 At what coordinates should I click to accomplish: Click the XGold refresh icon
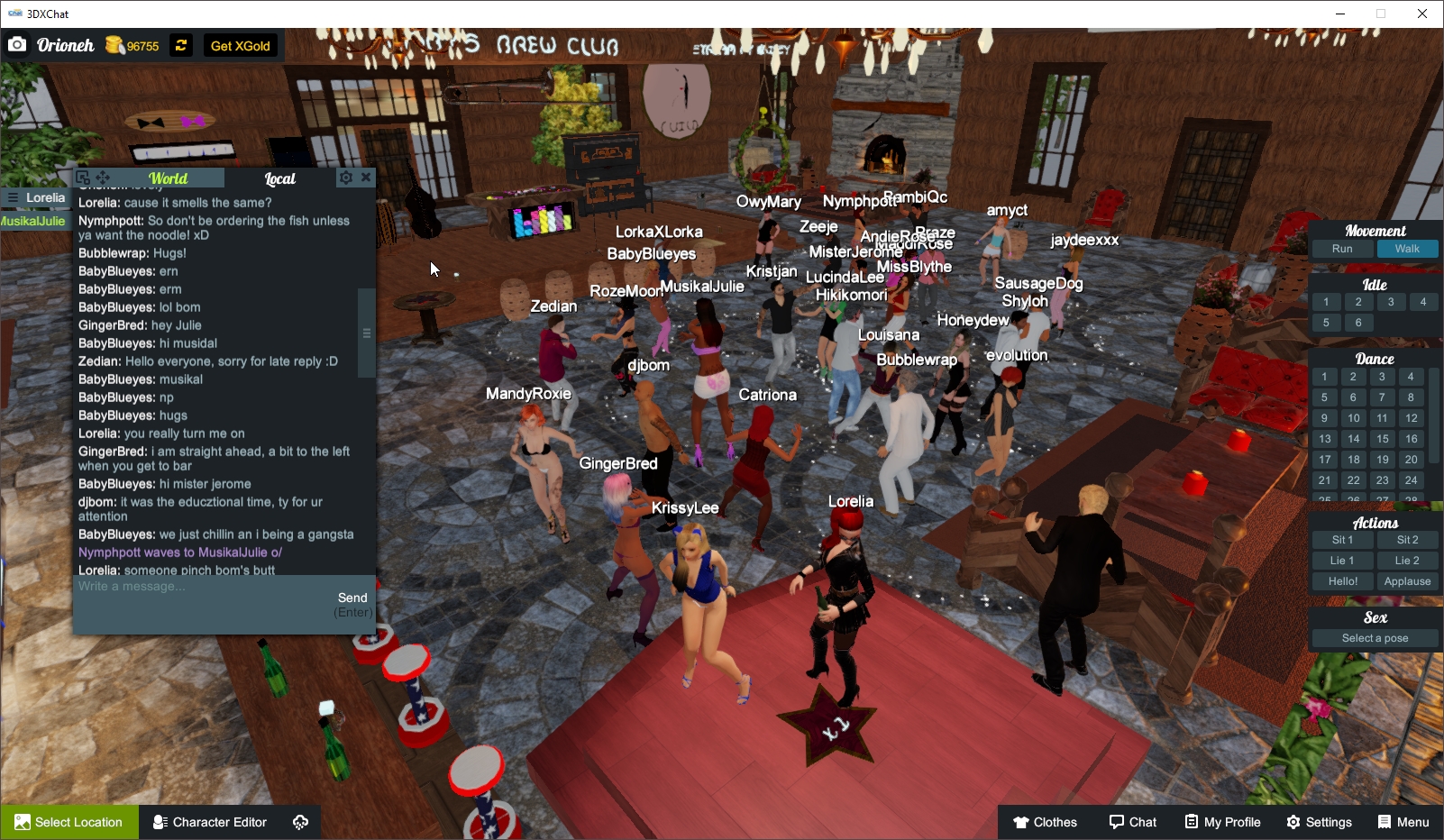180,44
